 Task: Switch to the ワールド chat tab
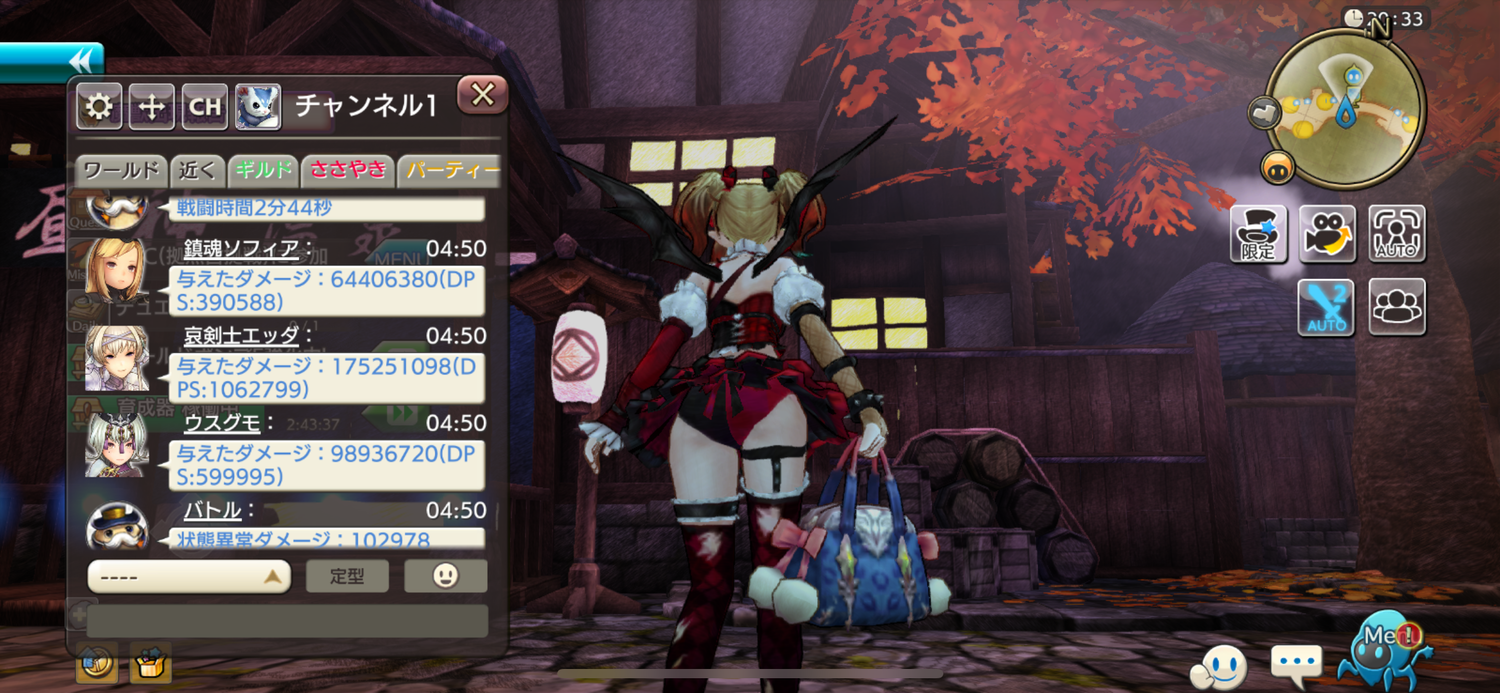pyautogui.click(x=121, y=170)
